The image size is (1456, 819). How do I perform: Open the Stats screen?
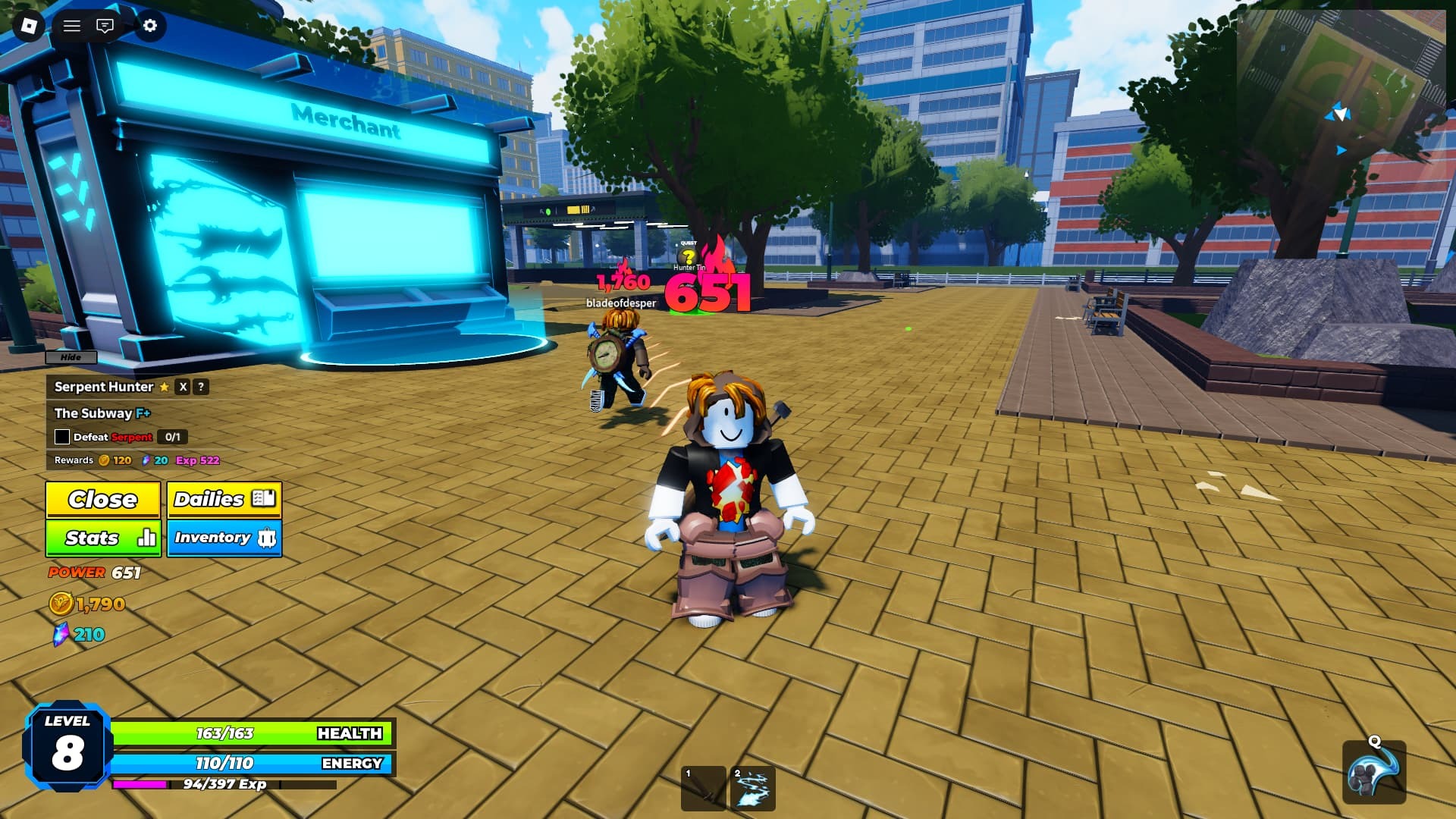click(102, 538)
